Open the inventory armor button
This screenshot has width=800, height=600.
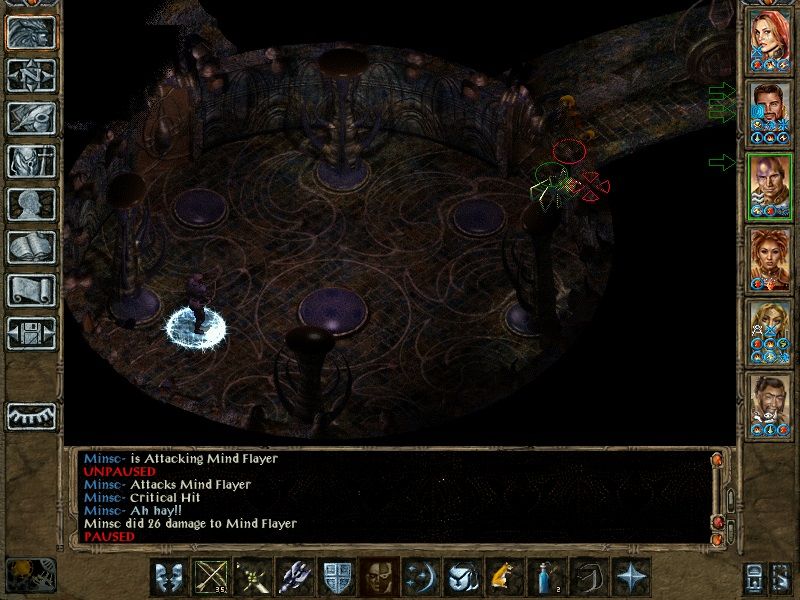(31, 161)
